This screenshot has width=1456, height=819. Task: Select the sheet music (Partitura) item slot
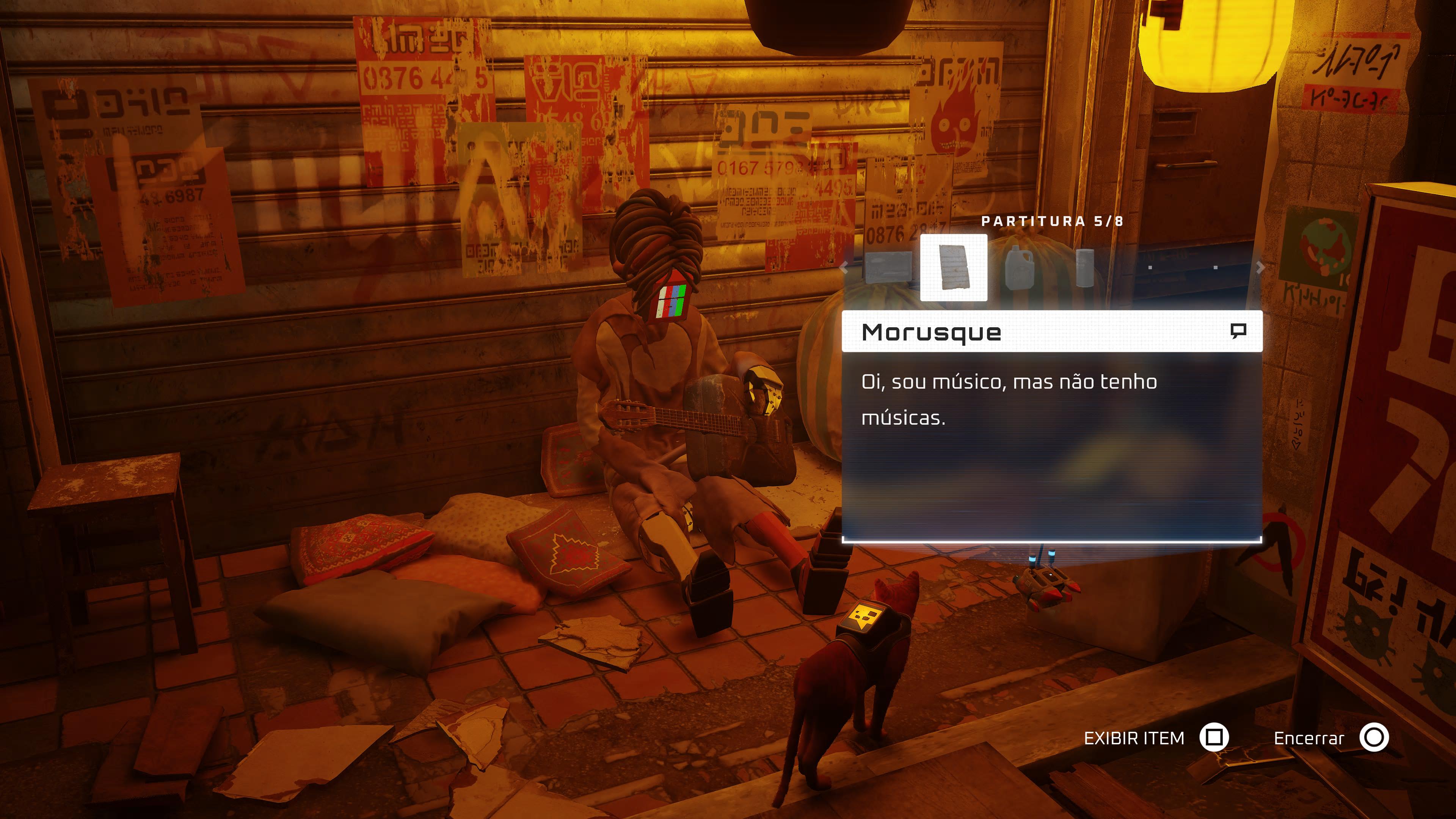click(x=954, y=267)
